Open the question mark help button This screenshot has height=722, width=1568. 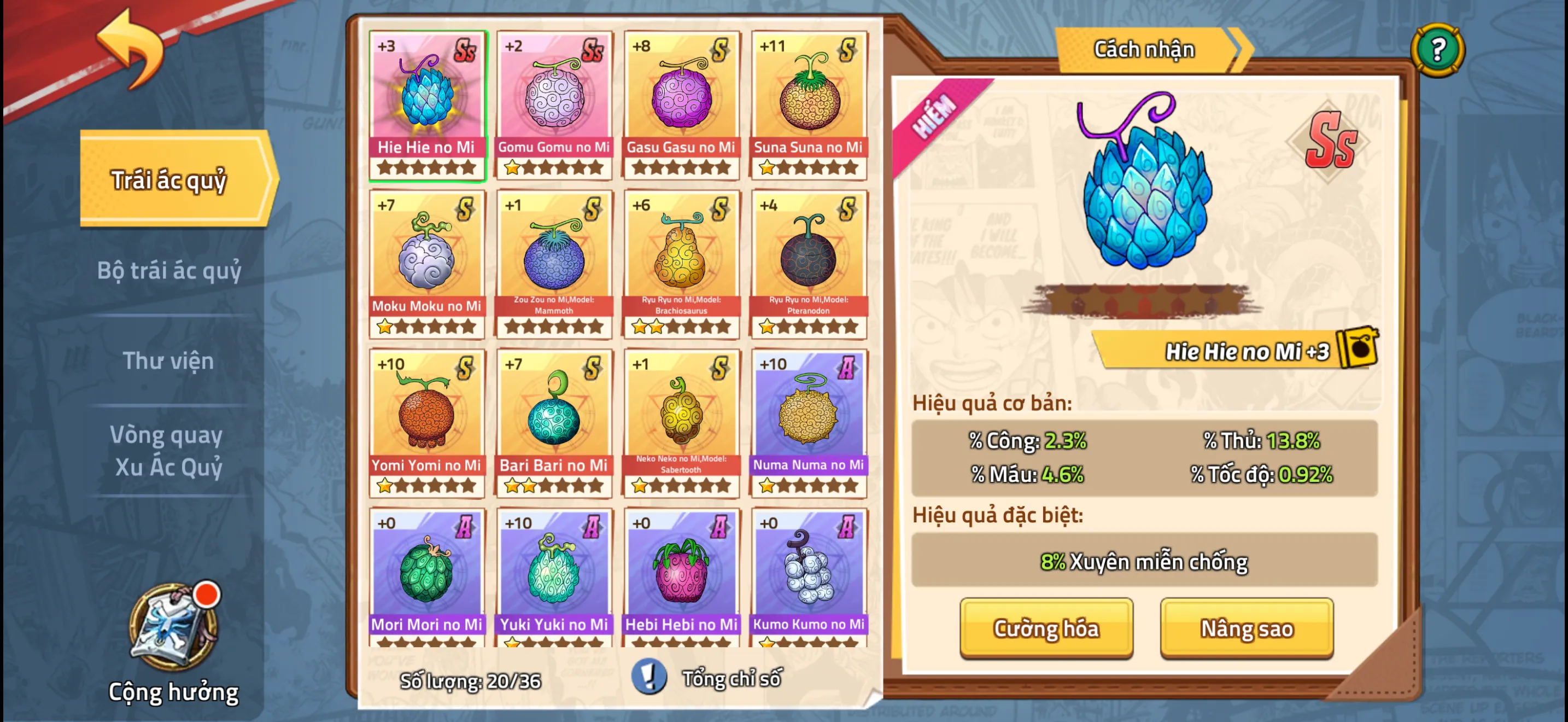tap(1437, 49)
